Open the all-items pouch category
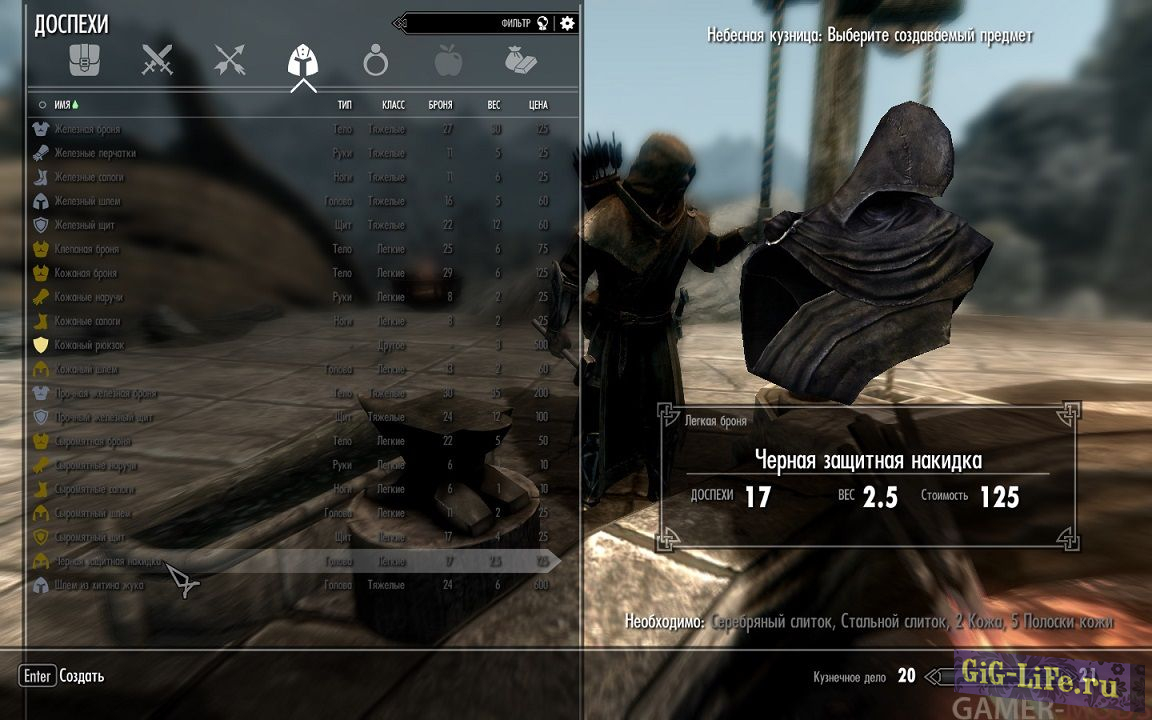1152x720 pixels. [84, 62]
